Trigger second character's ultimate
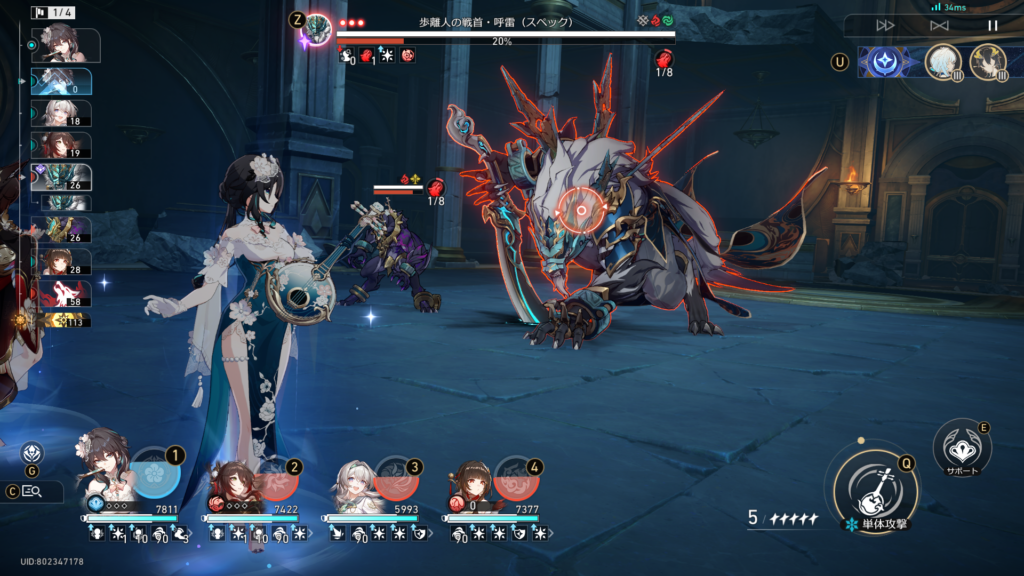This screenshot has width=1024, height=576. click(277, 478)
